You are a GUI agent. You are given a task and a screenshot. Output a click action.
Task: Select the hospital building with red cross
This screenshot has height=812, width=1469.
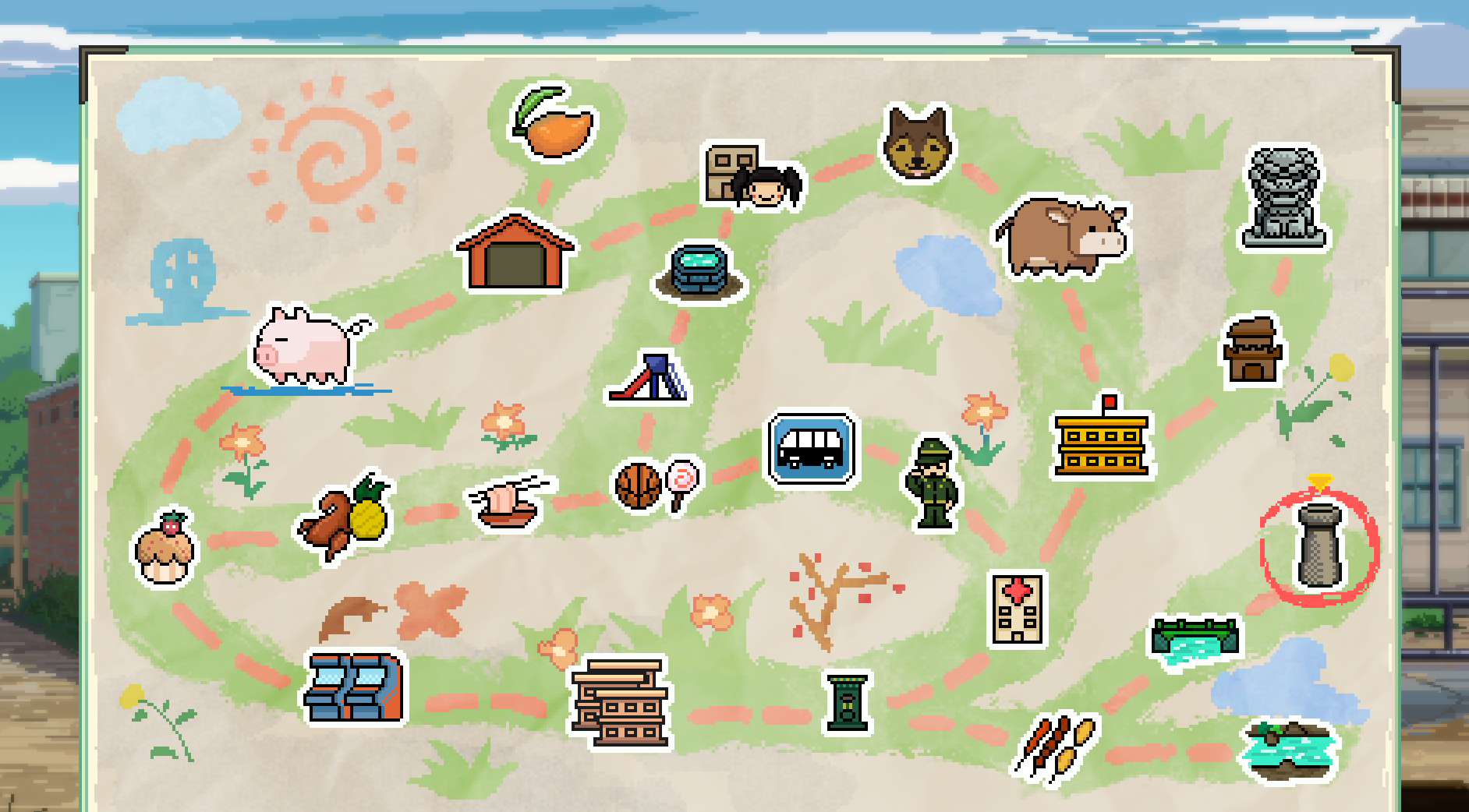point(1017,609)
